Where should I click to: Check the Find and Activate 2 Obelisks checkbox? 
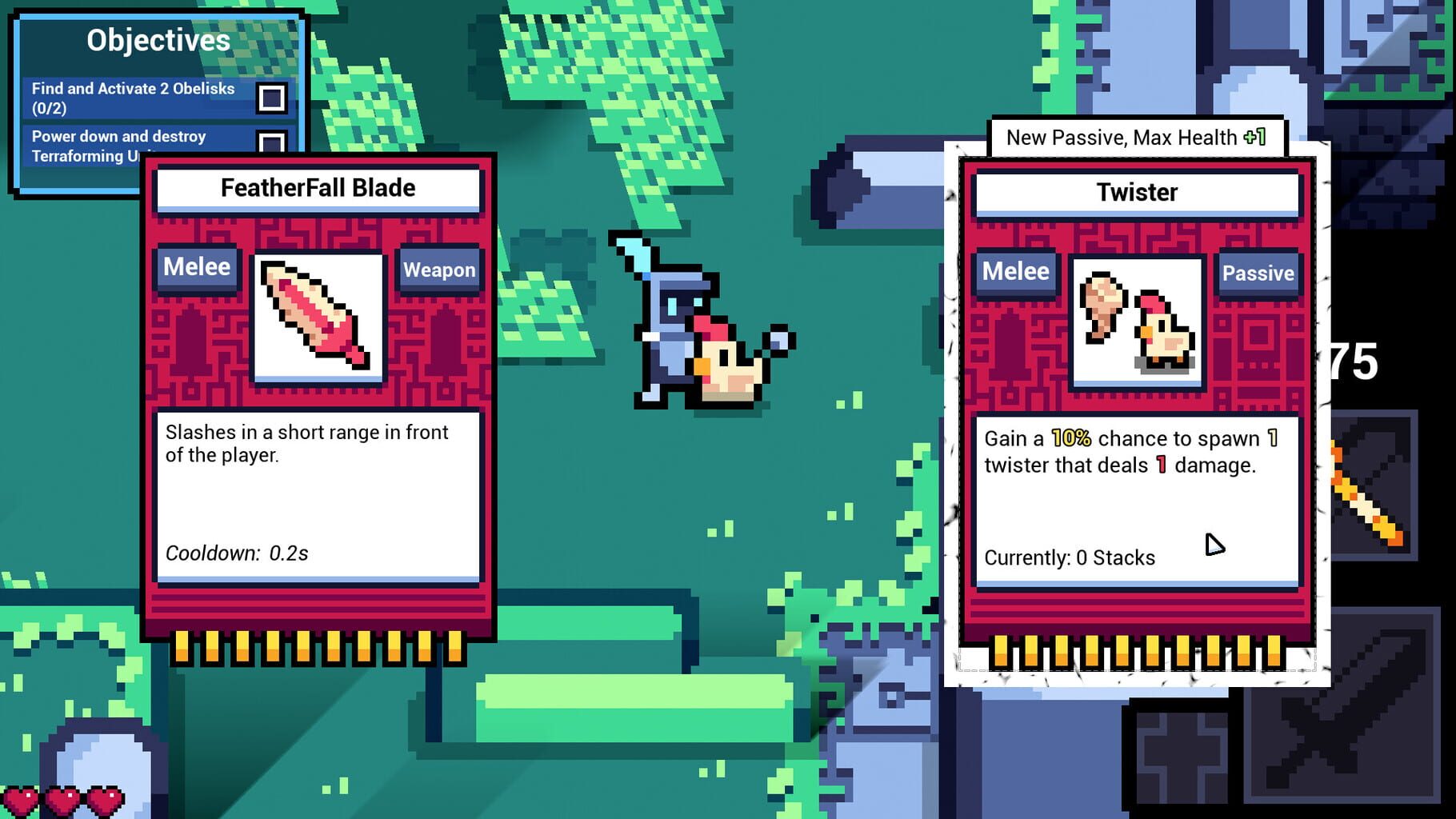tap(273, 99)
